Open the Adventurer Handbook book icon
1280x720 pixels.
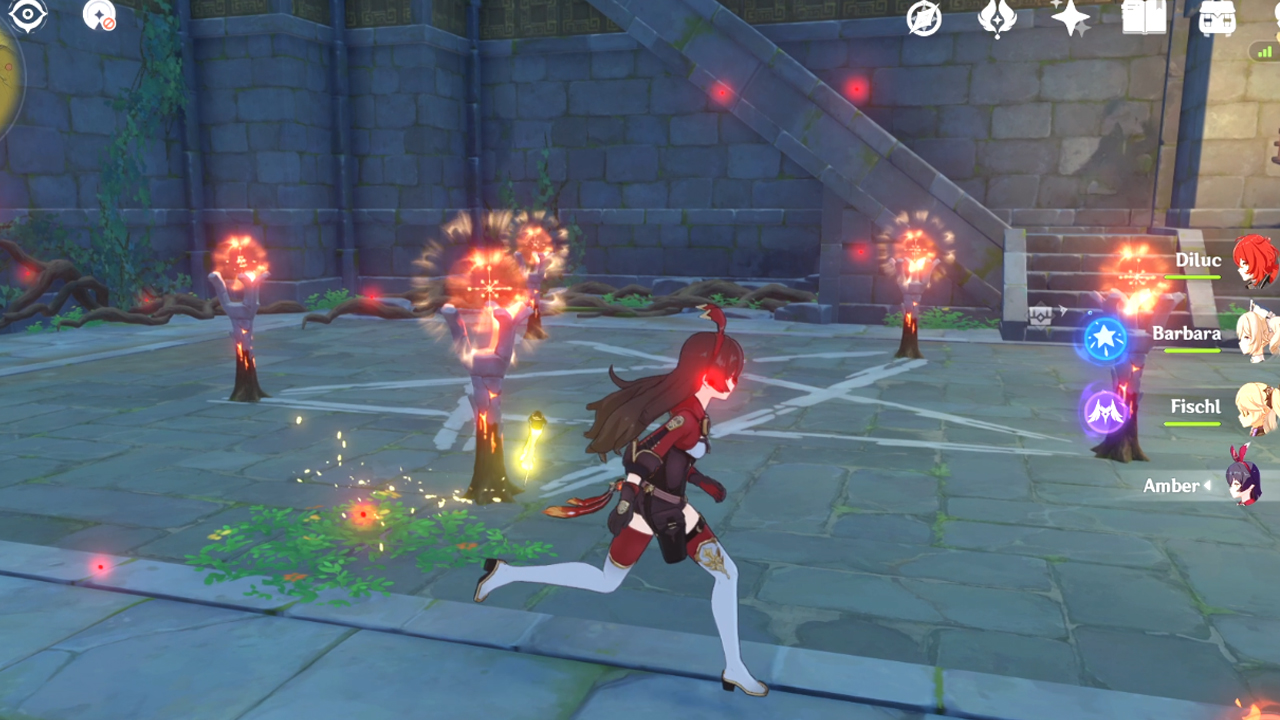pos(1144,18)
